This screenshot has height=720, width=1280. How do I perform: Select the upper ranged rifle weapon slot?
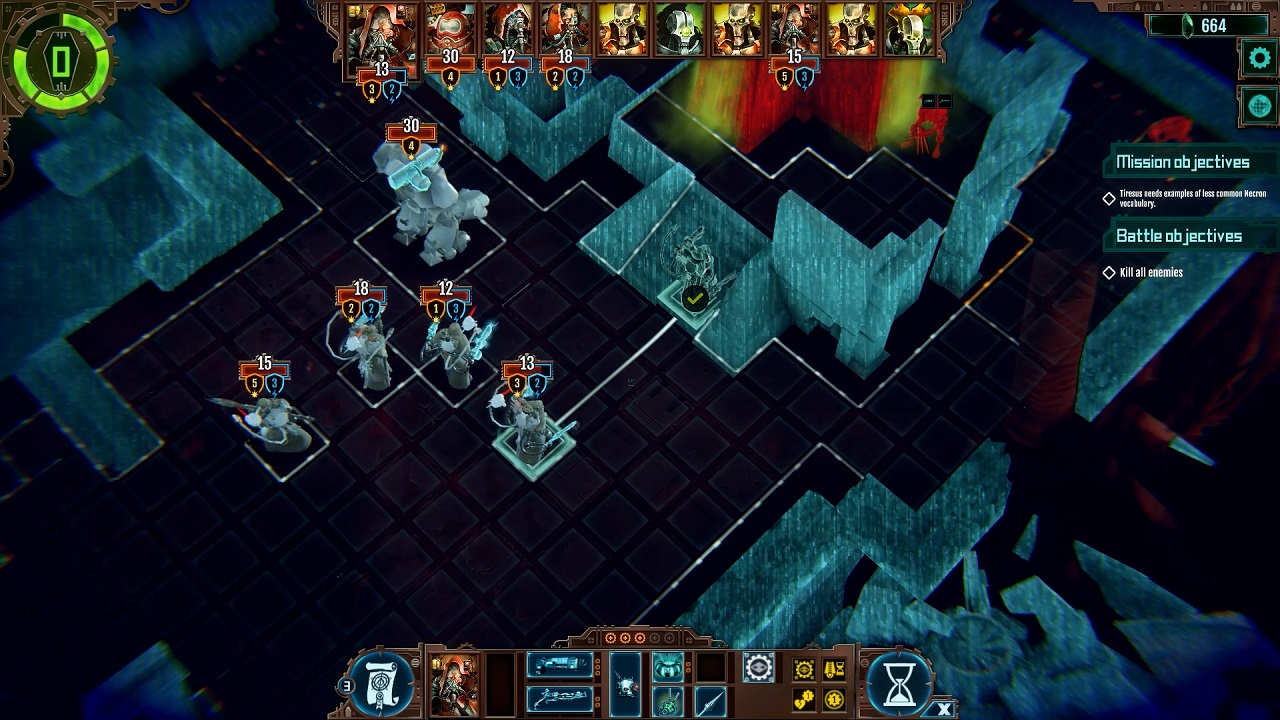point(558,666)
